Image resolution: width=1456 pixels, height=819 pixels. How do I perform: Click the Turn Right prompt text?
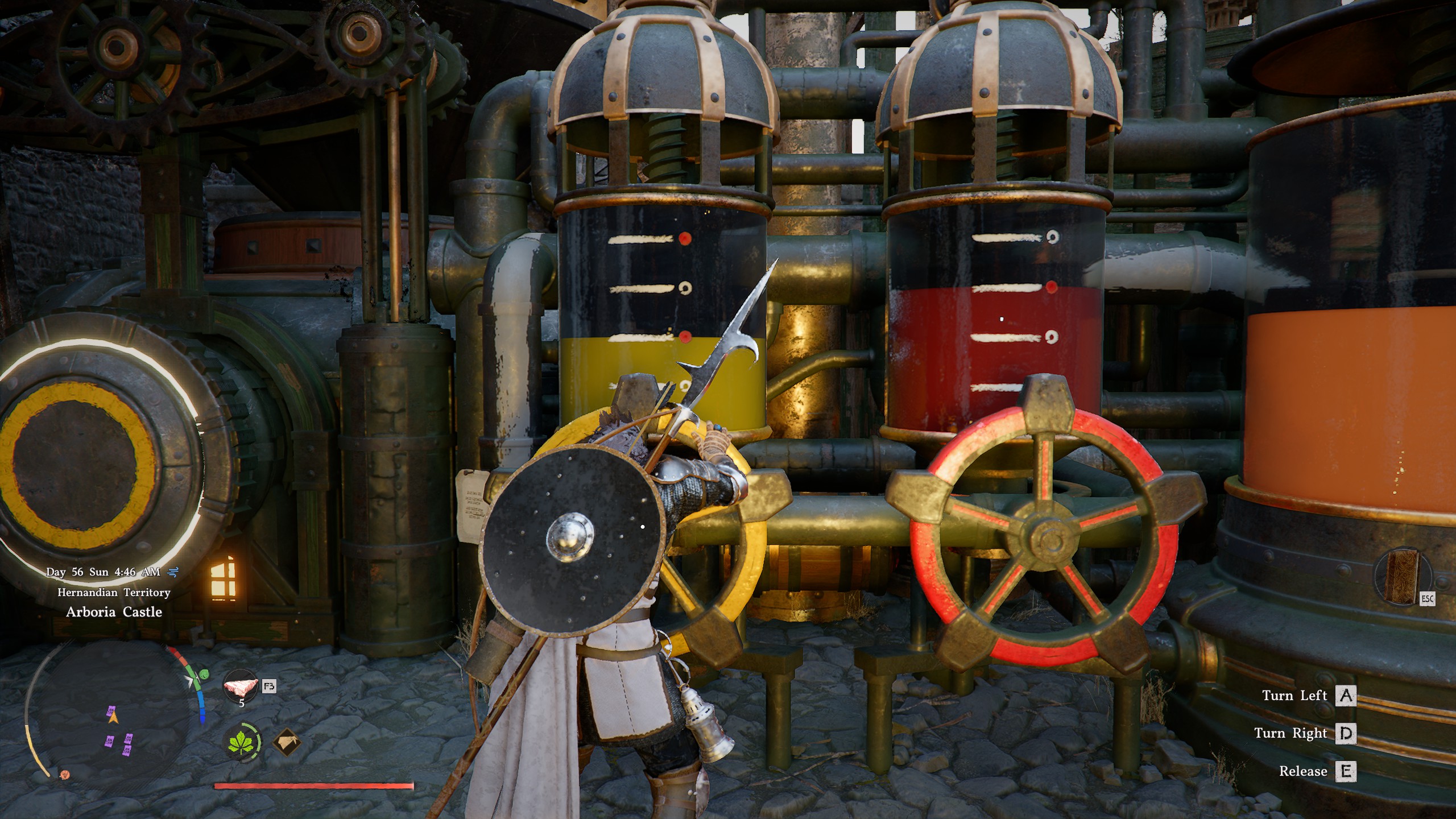tap(1291, 734)
